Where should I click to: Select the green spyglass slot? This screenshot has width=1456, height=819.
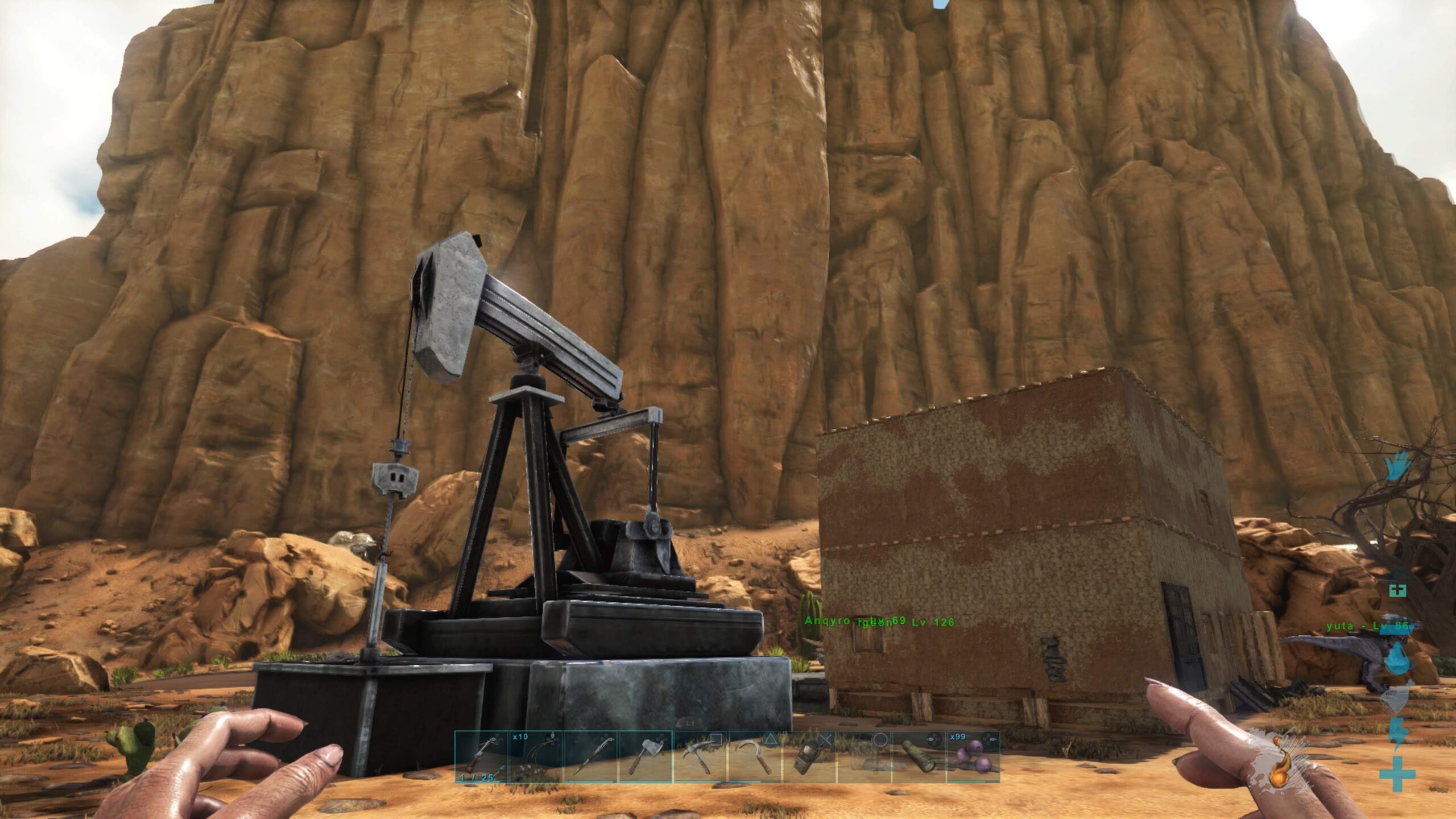pos(919,756)
